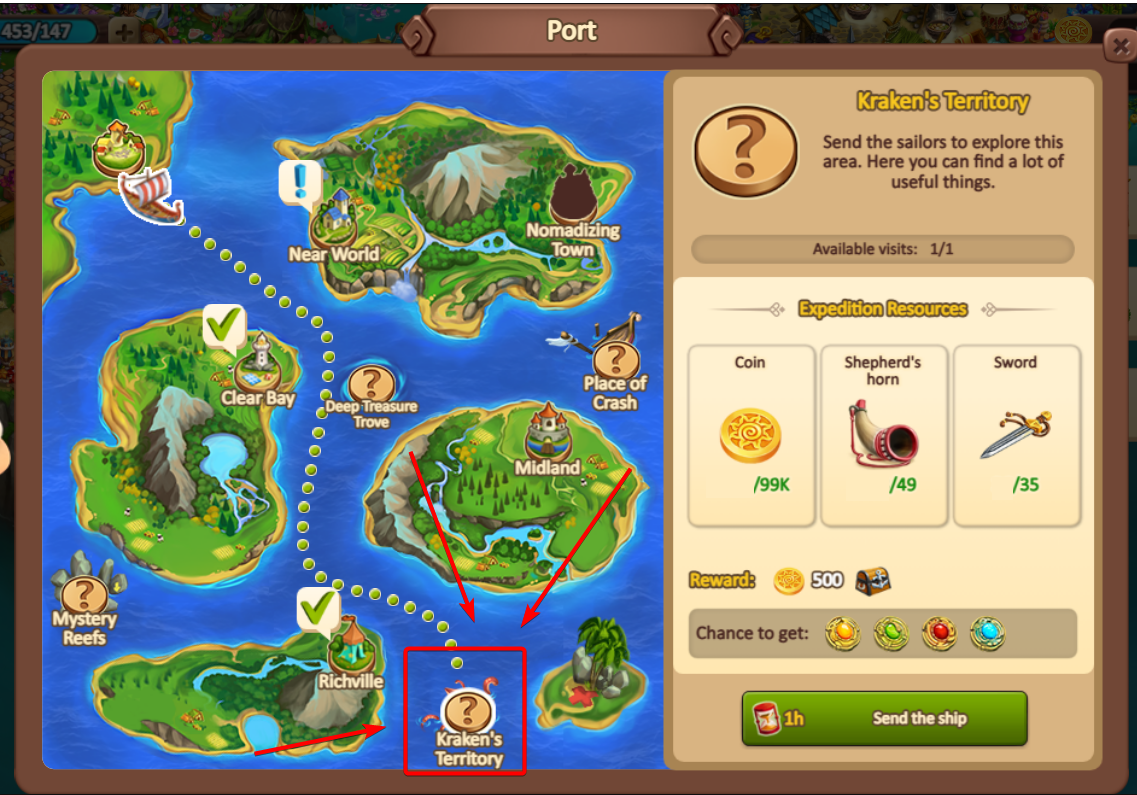The width and height of the screenshot is (1137, 795).
Task: Select Kraken's Territory map marker
Action: click(x=465, y=711)
